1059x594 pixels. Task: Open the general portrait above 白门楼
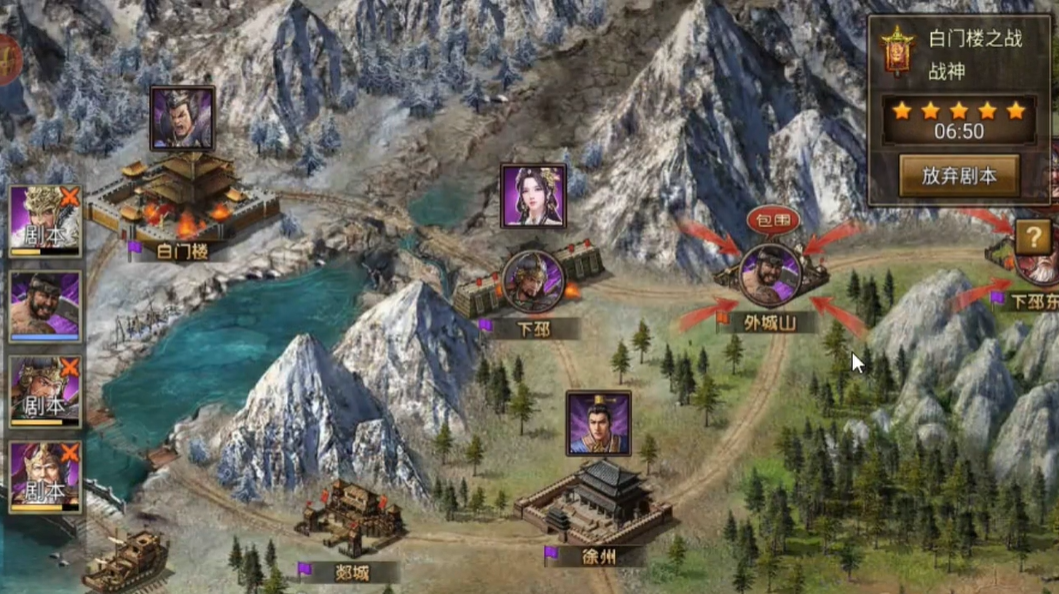point(182,118)
